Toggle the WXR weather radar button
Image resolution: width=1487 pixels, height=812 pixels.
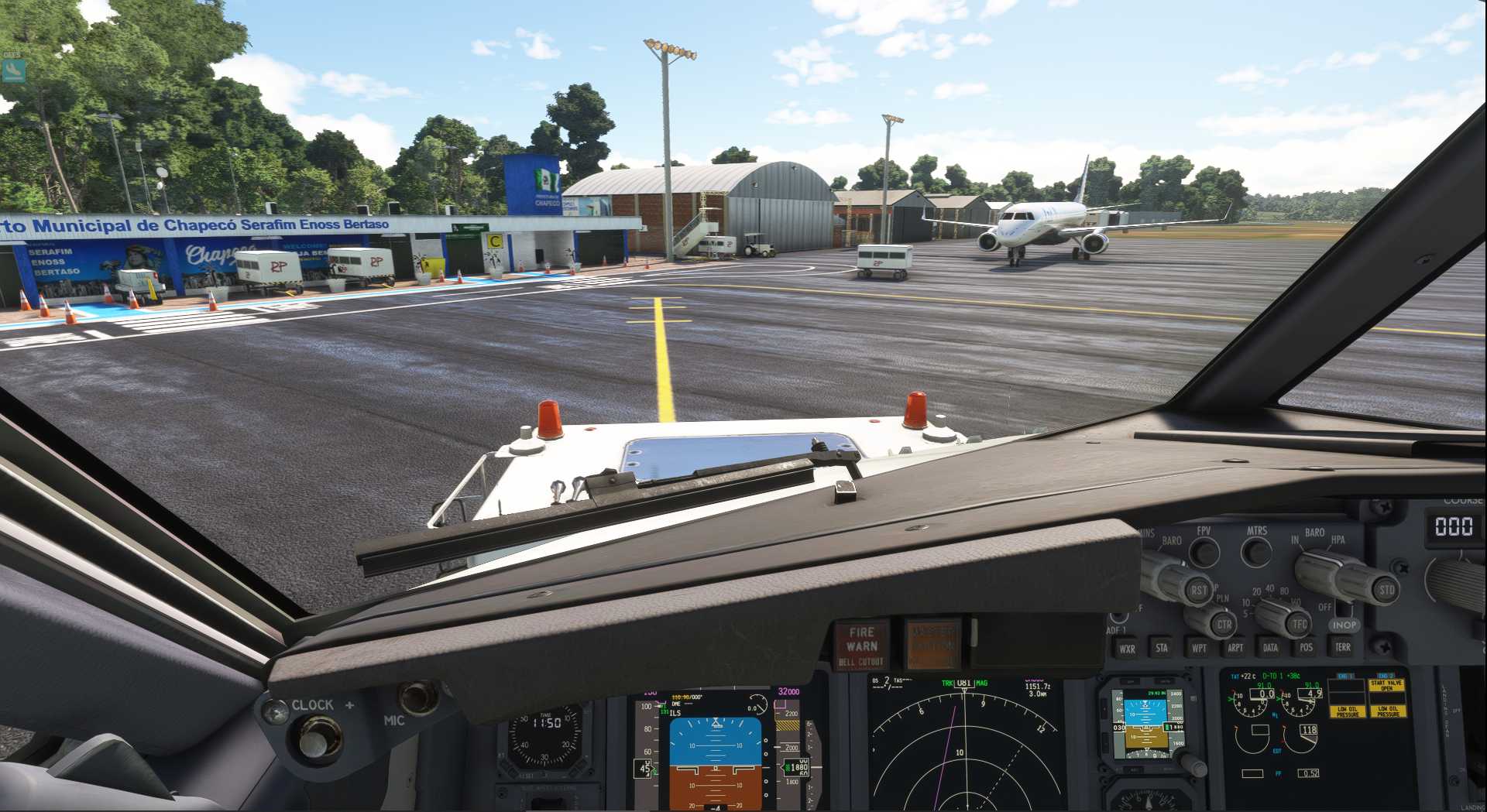pos(1127,649)
